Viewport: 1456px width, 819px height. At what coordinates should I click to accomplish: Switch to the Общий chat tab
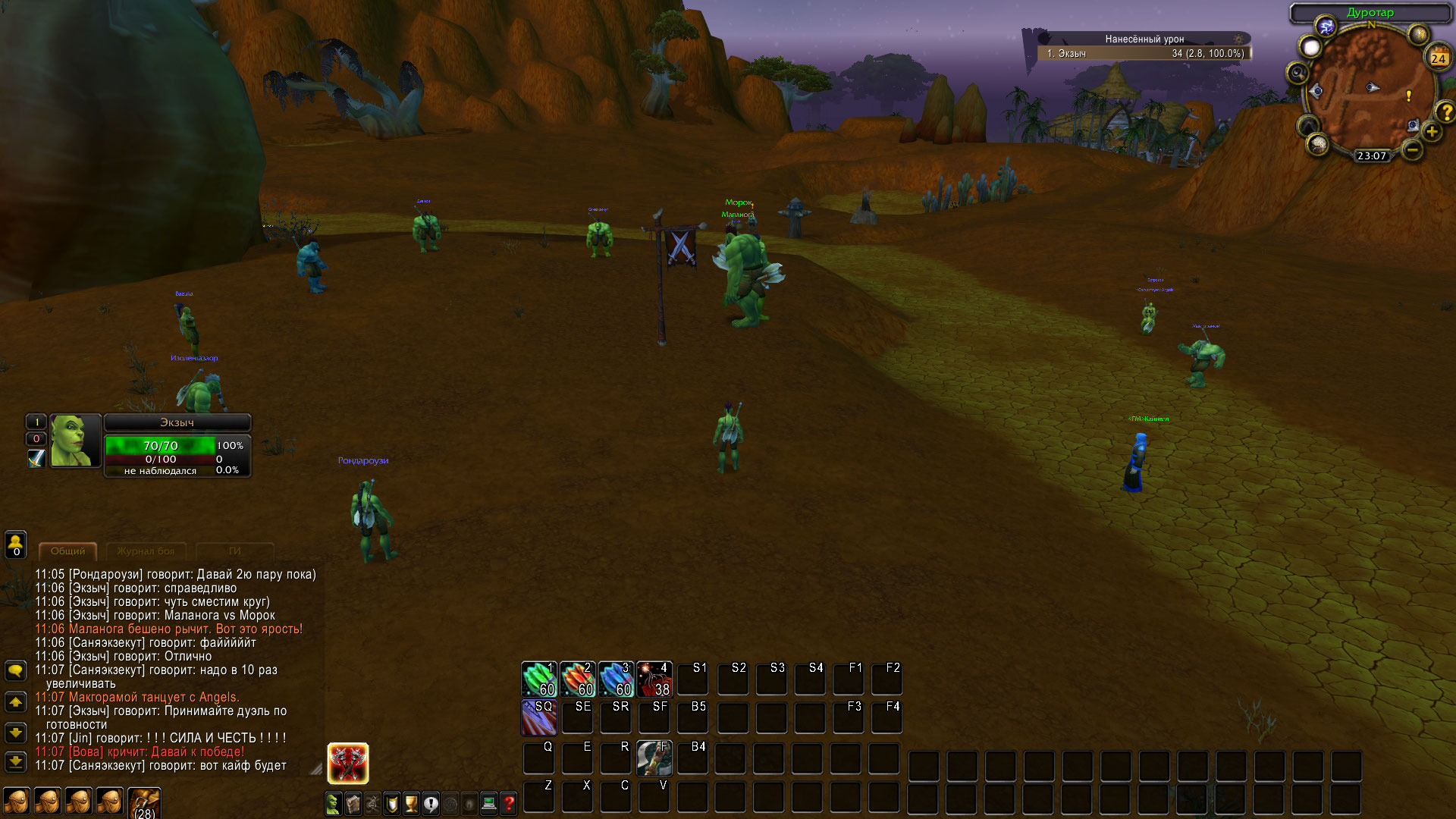pyautogui.click(x=68, y=551)
